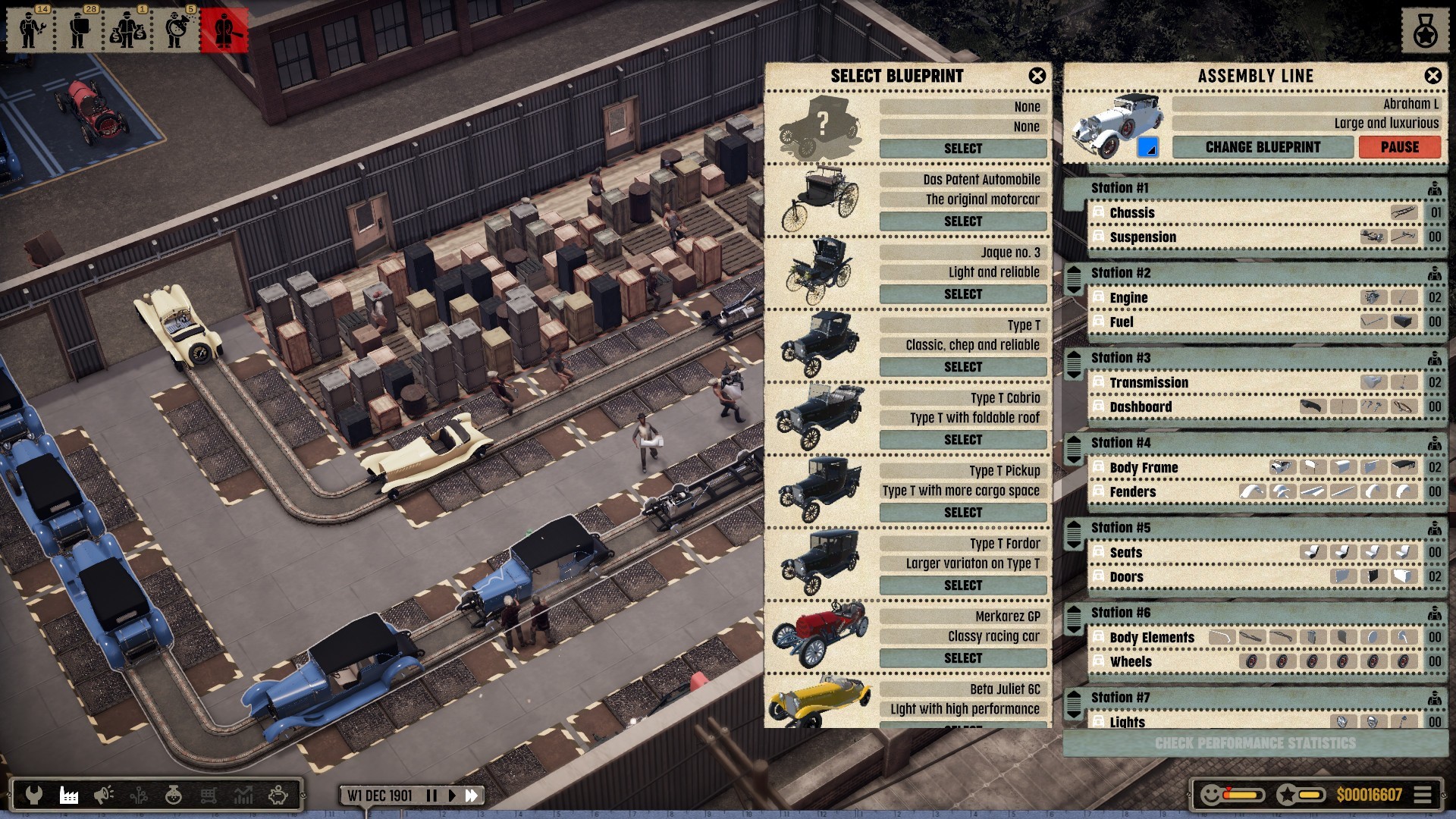Click the Change Blueprint button
Screen dimensions: 1456x819
[1263, 147]
